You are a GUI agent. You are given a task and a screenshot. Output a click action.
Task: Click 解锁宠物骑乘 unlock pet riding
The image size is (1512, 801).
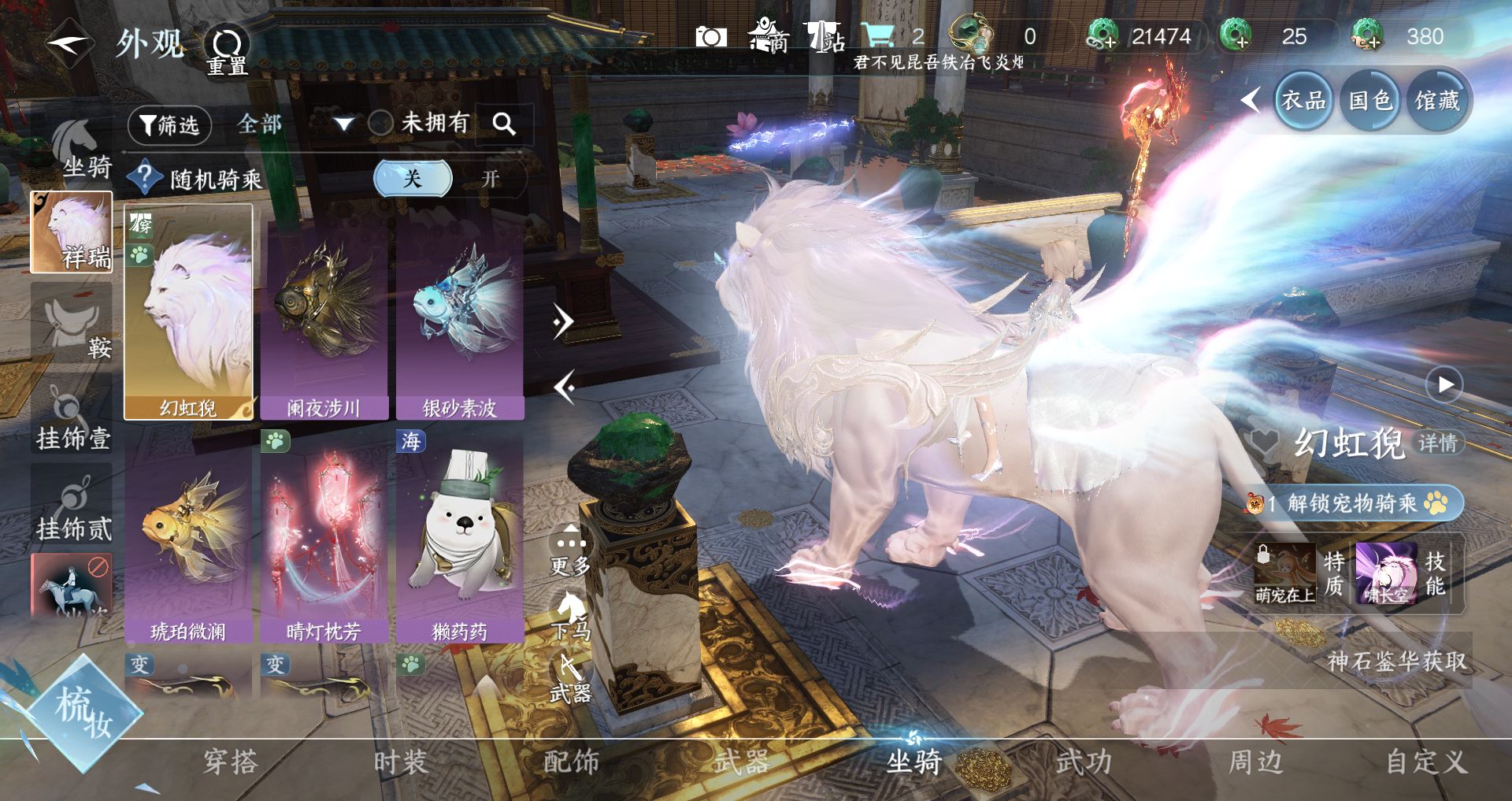(1353, 502)
